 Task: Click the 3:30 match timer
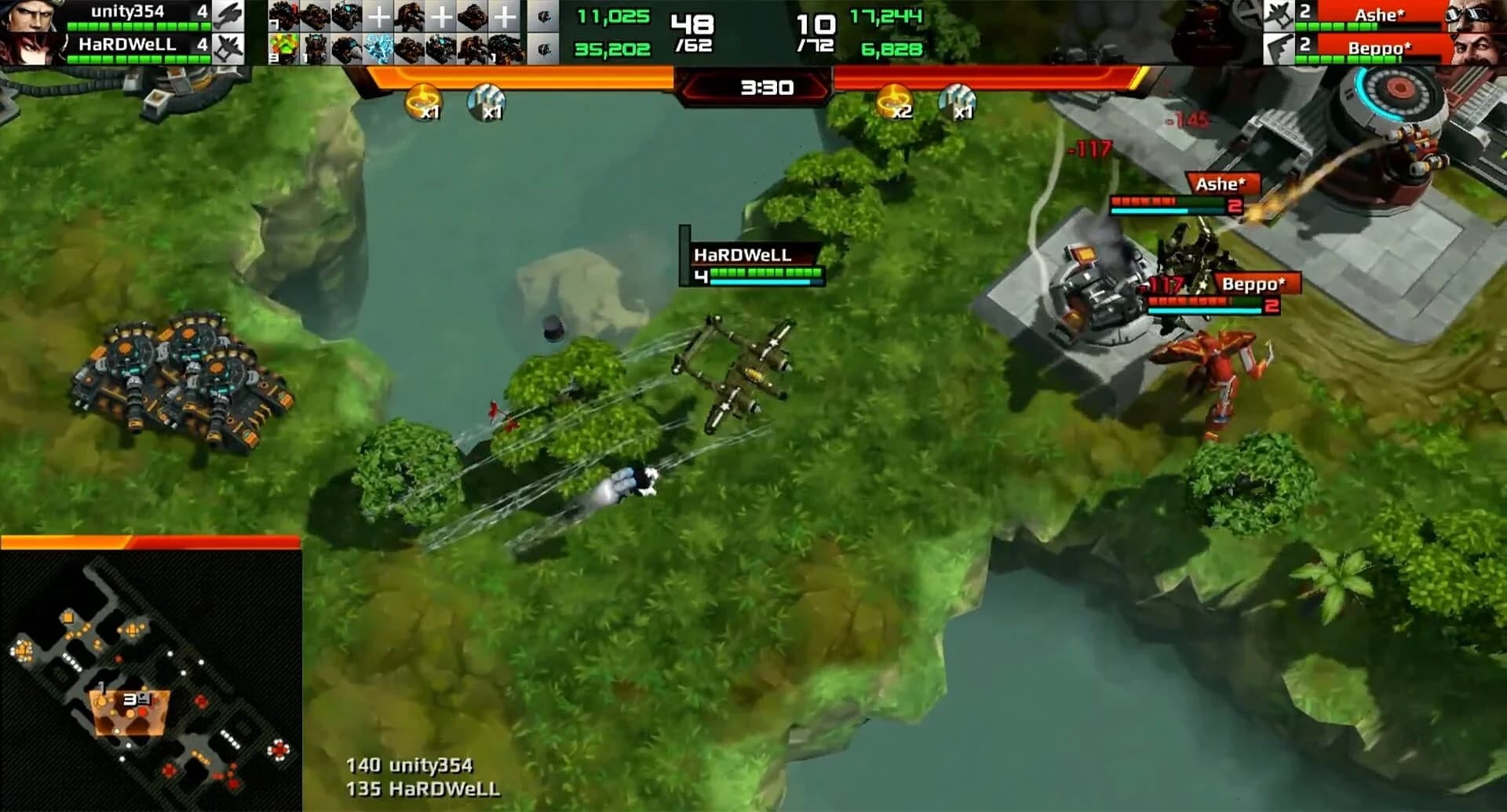[x=765, y=88]
